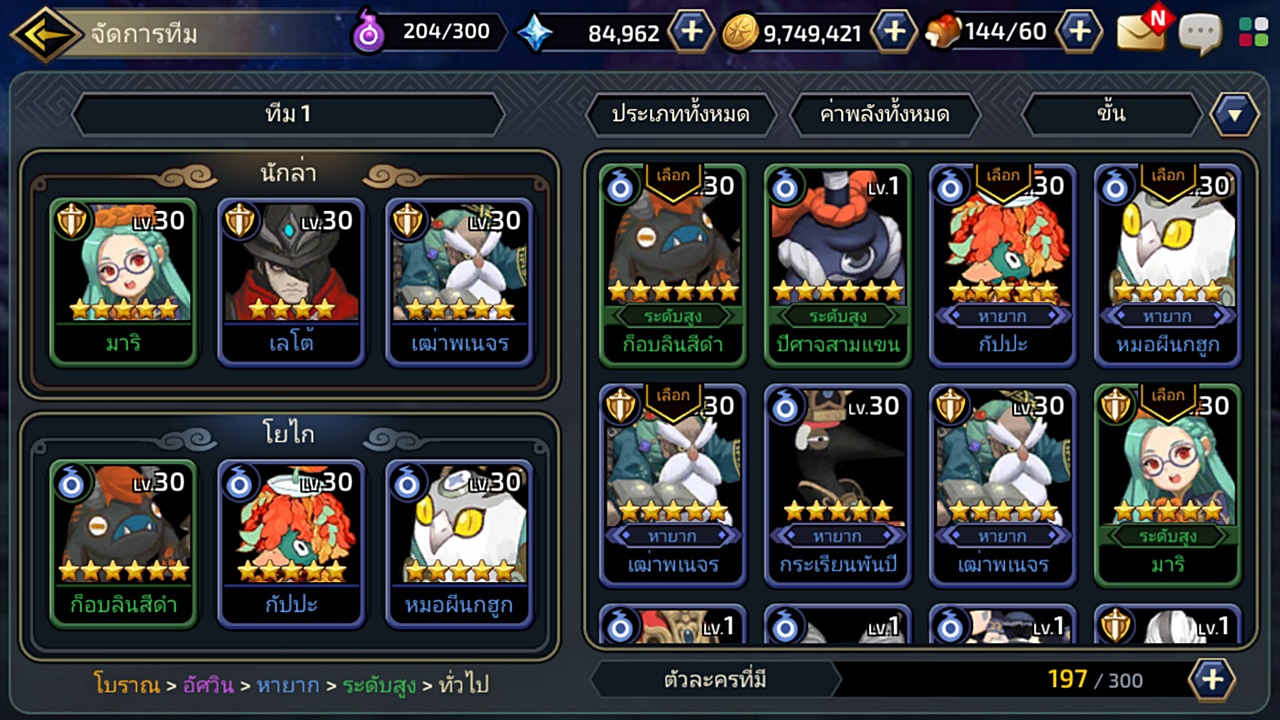Go back using the yellow arrow button

click(45, 34)
